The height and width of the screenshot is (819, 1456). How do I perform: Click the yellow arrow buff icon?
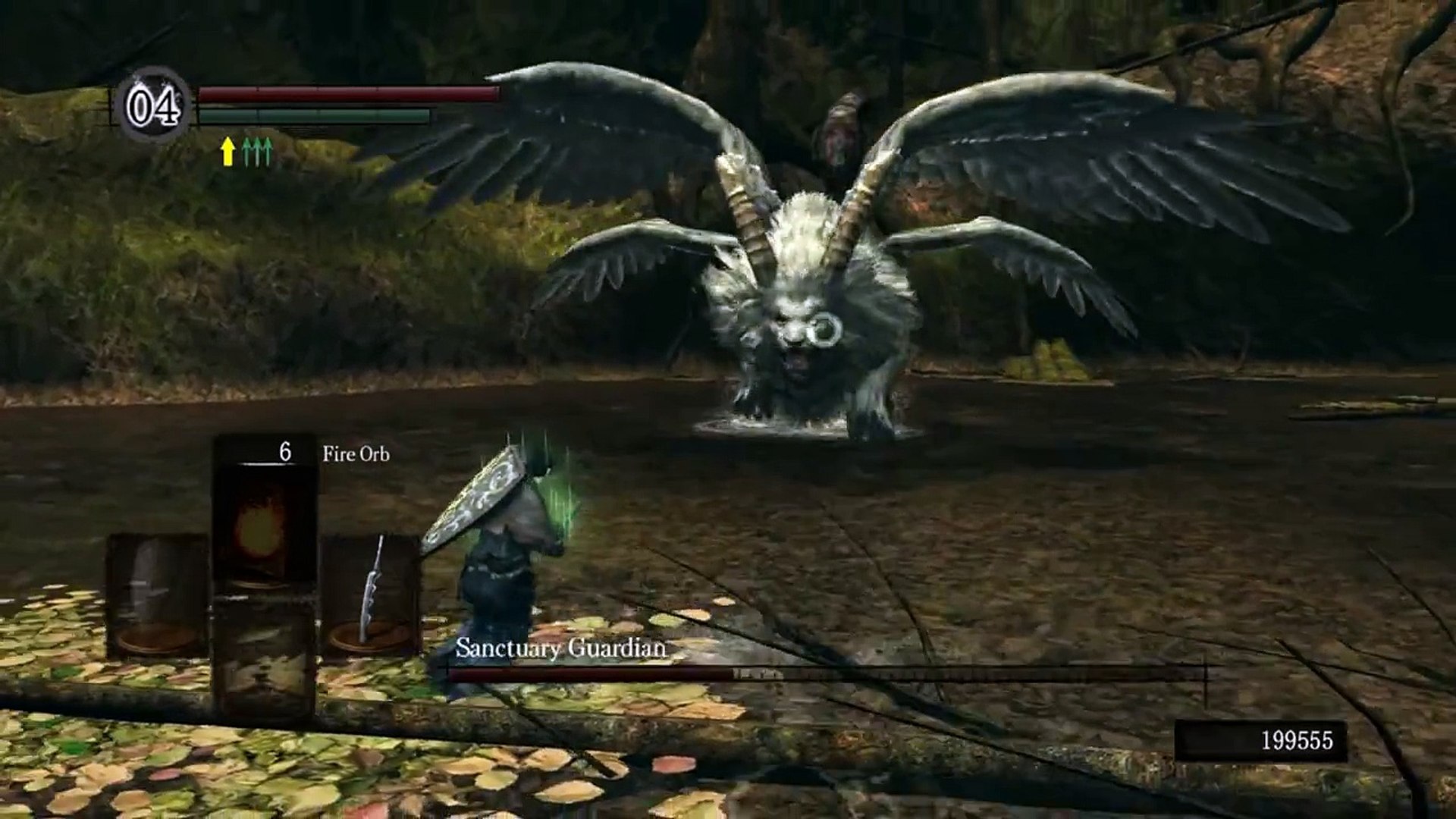coord(227,152)
